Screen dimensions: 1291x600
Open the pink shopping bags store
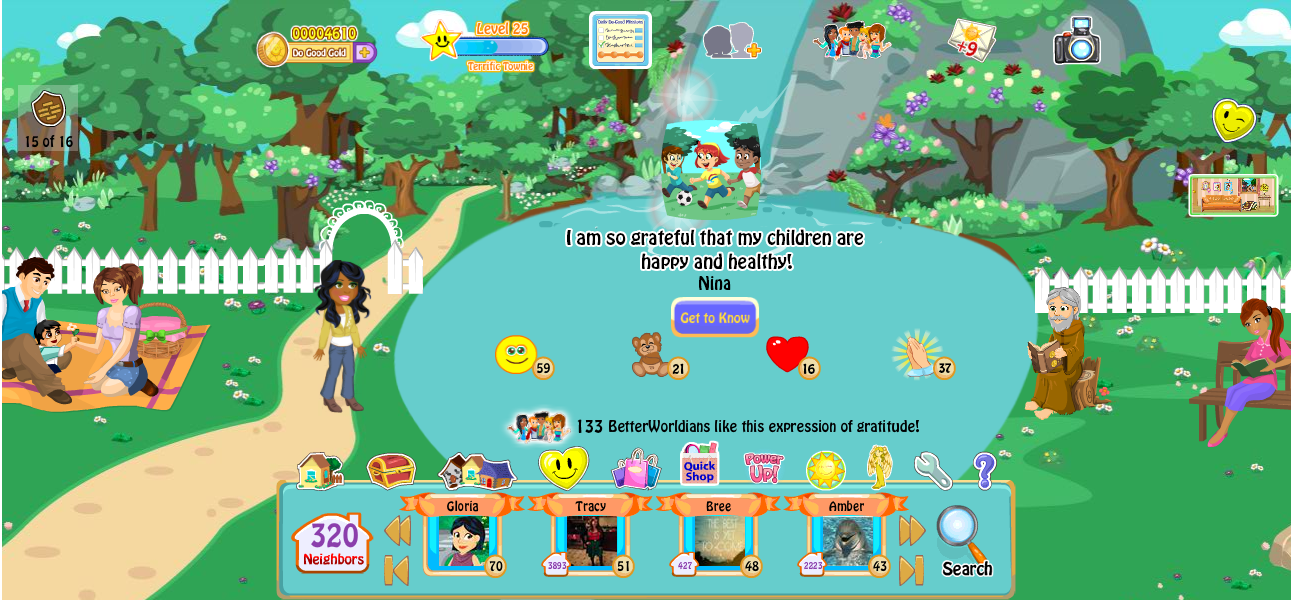pyautogui.click(x=636, y=468)
